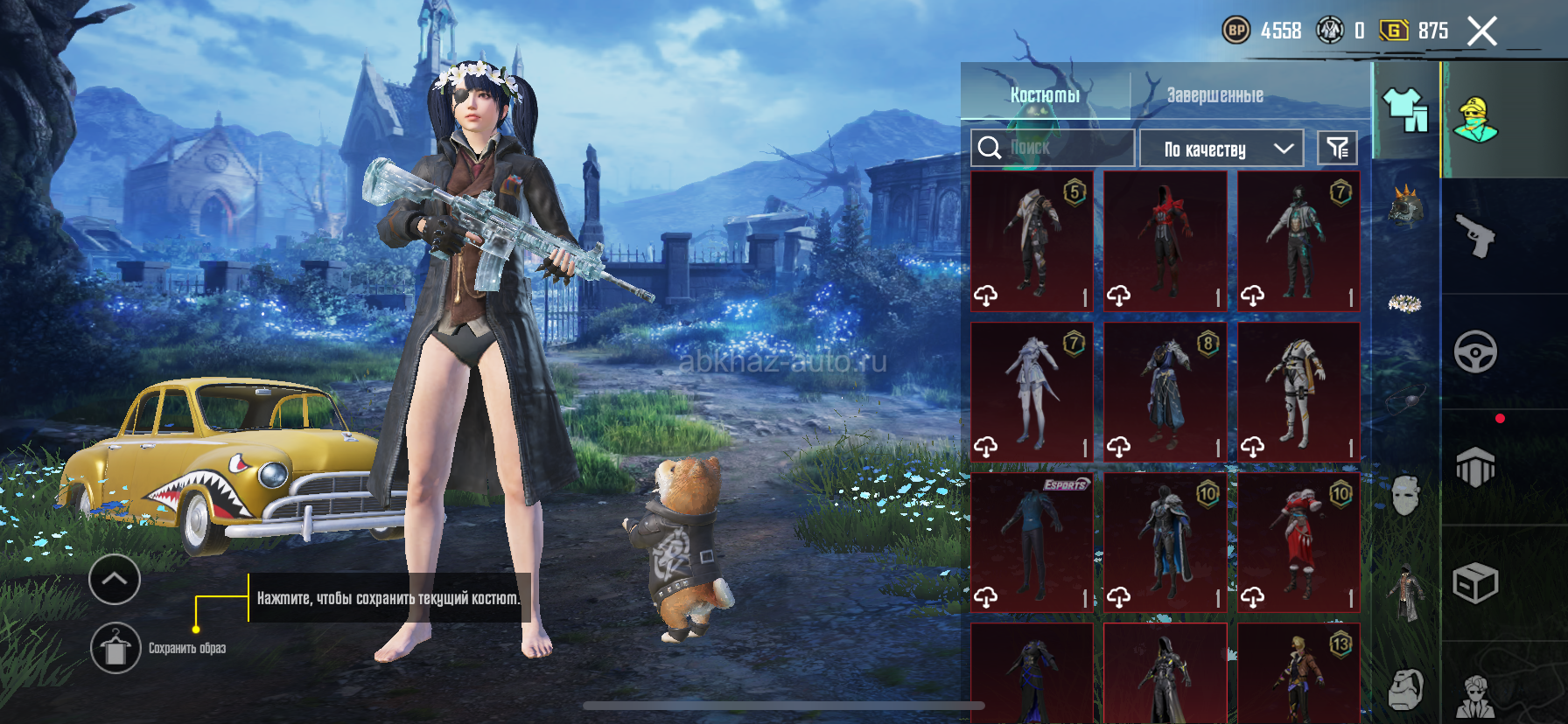Screen dimensions: 1568x724
Task: Open the crate box category
Action: 1476,583
